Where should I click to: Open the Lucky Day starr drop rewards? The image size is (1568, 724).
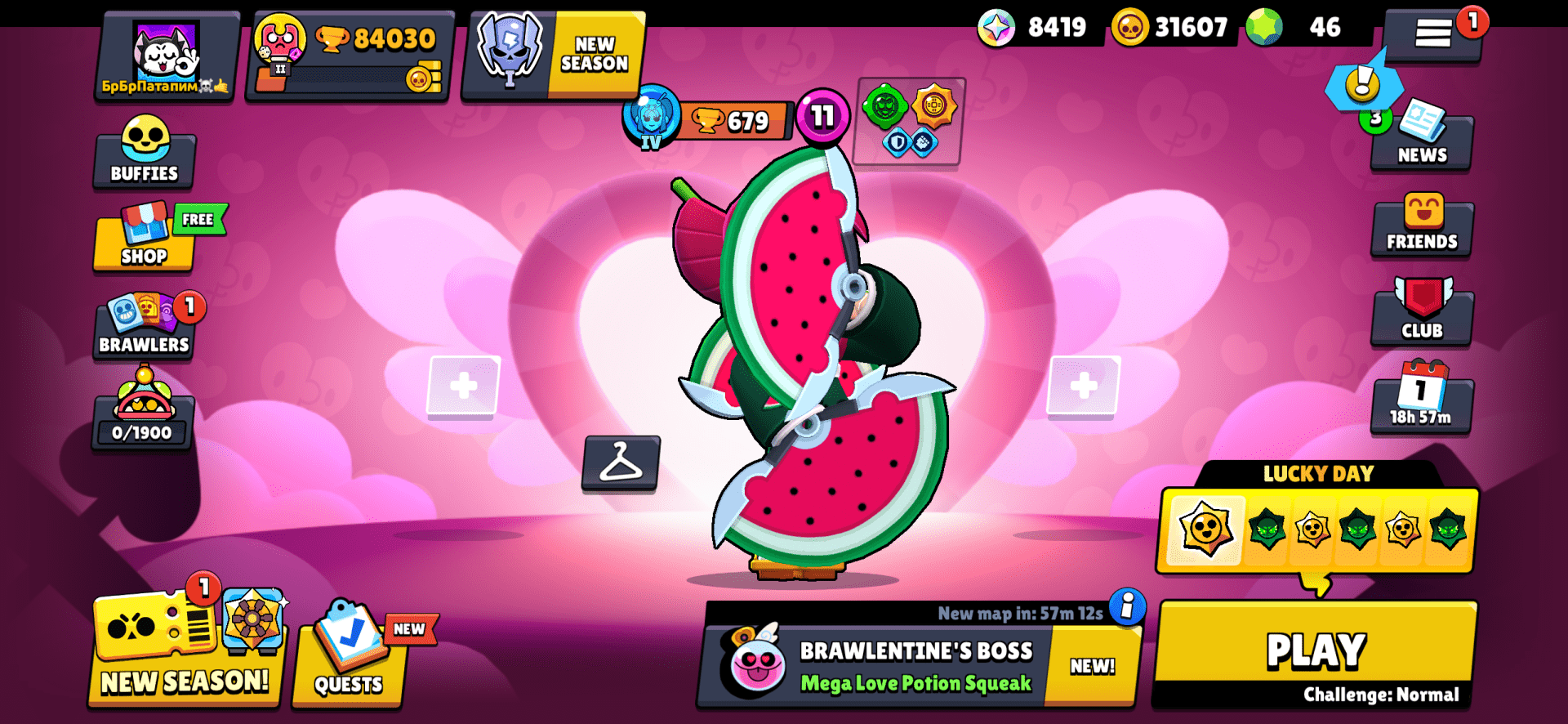click(x=1317, y=531)
